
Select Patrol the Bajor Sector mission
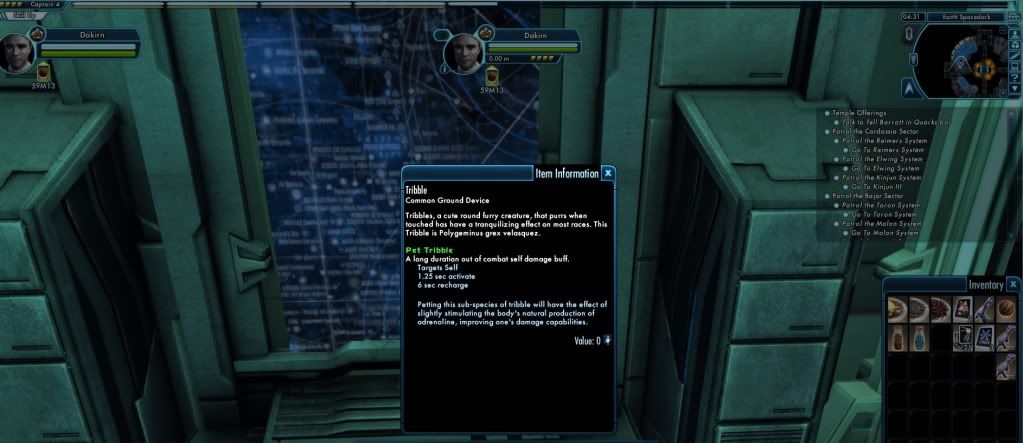click(x=869, y=195)
